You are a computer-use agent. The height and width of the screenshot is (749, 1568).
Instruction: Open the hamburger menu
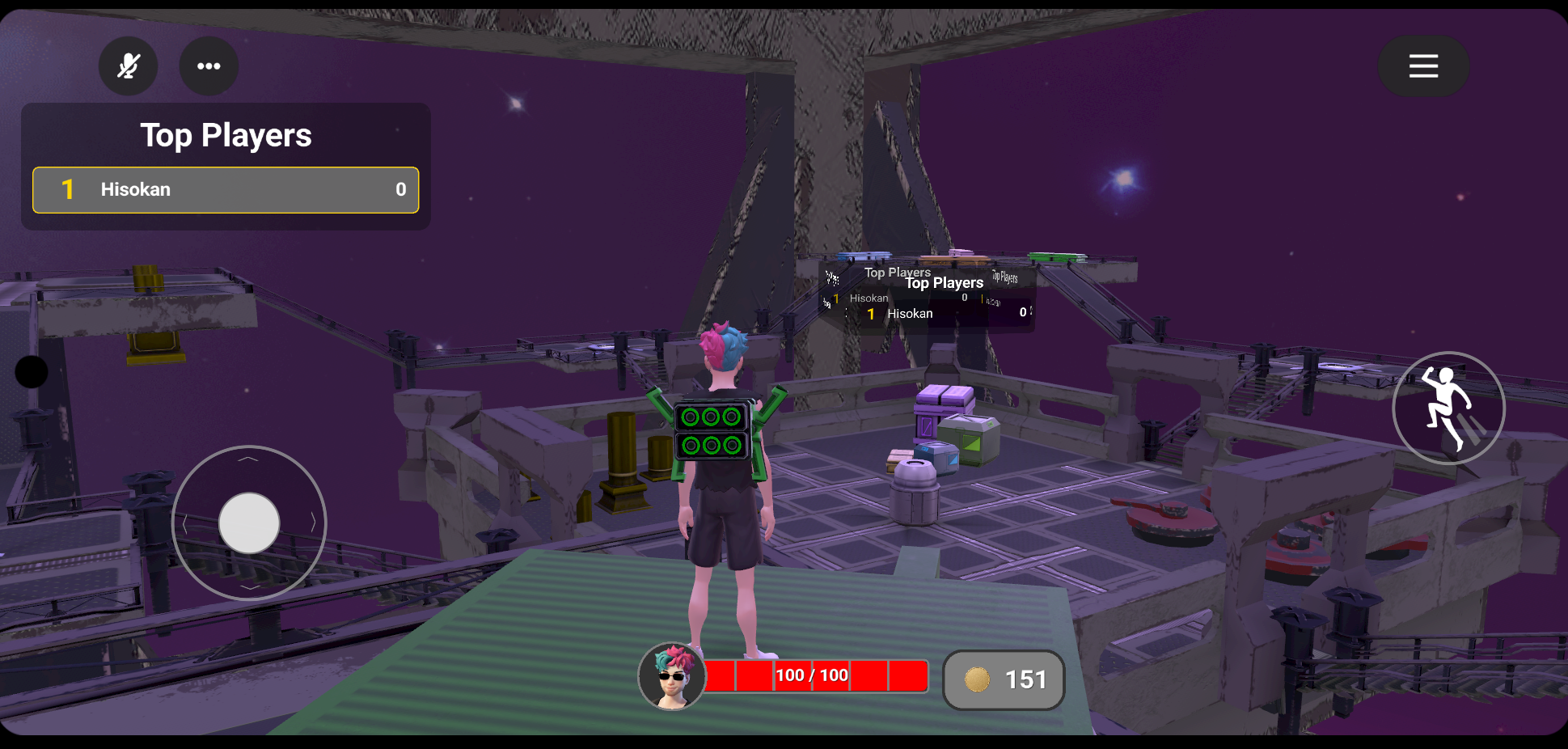pyautogui.click(x=1423, y=66)
